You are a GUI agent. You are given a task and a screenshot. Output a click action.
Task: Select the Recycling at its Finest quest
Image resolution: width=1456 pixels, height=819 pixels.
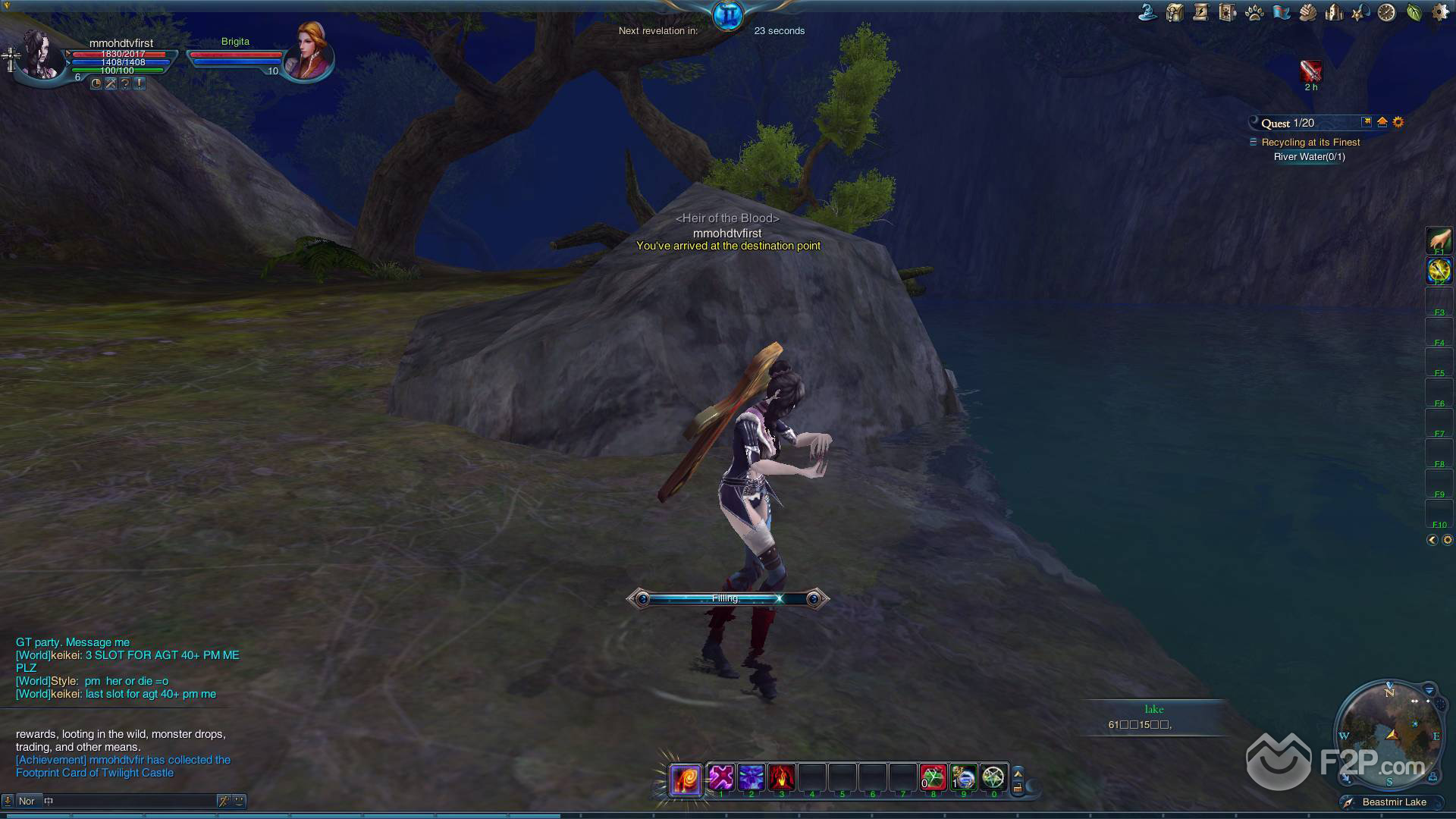click(x=1310, y=143)
